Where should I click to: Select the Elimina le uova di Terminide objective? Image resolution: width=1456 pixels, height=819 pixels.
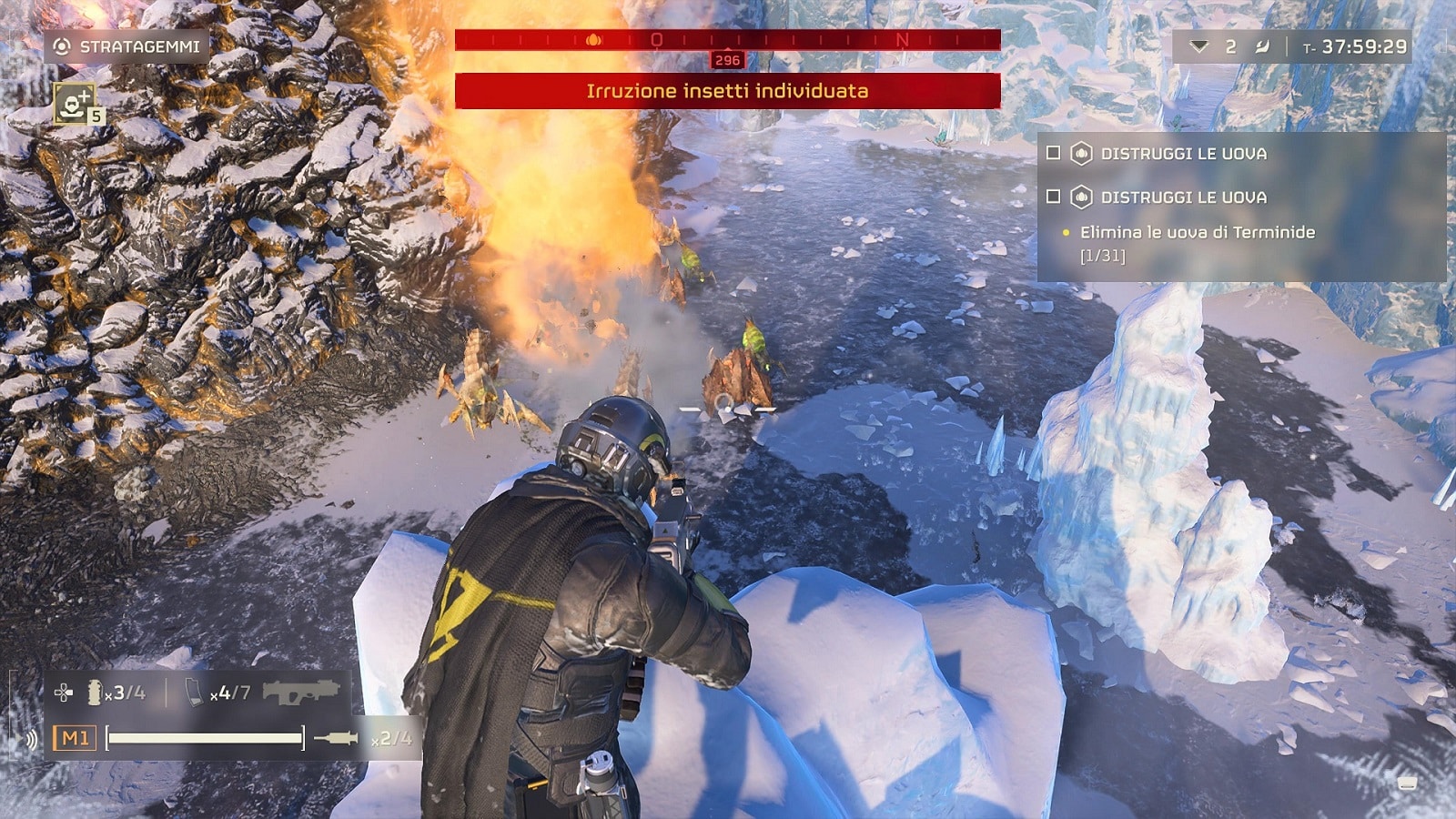[x=1197, y=233]
